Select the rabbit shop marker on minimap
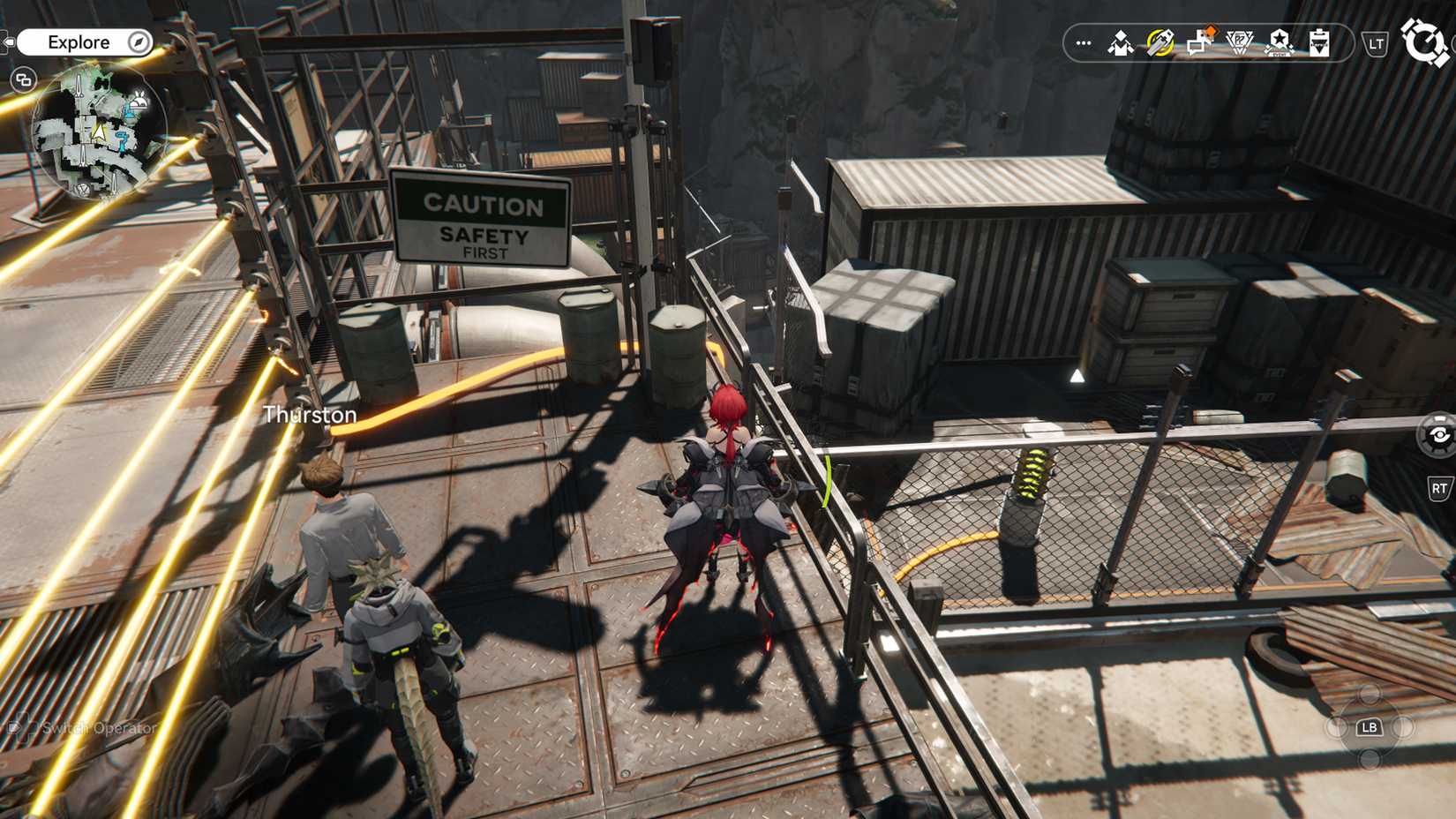The width and height of the screenshot is (1456, 819). (x=139, y=101)
